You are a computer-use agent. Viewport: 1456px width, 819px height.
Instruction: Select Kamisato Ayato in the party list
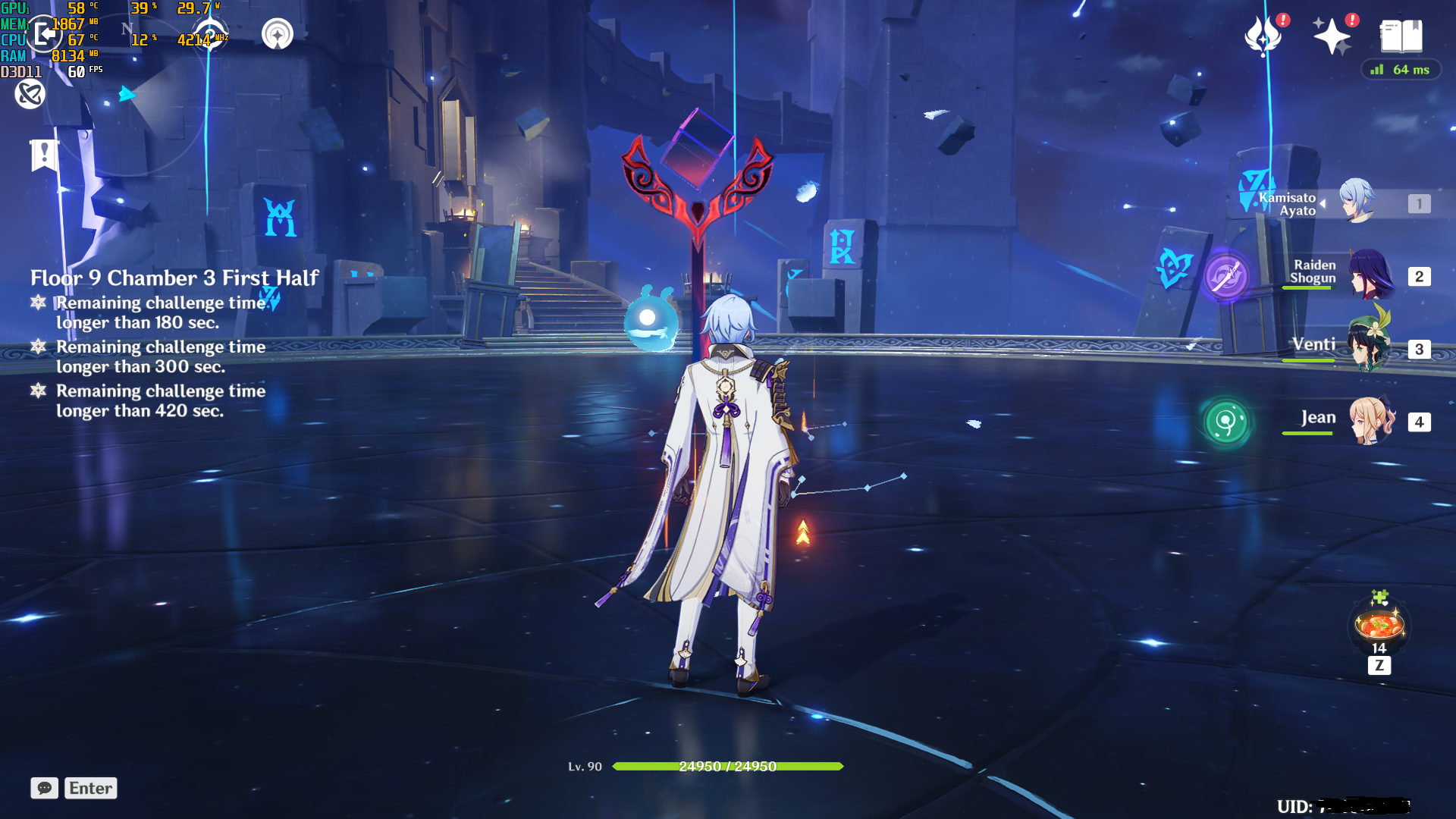click(1357, 202)
